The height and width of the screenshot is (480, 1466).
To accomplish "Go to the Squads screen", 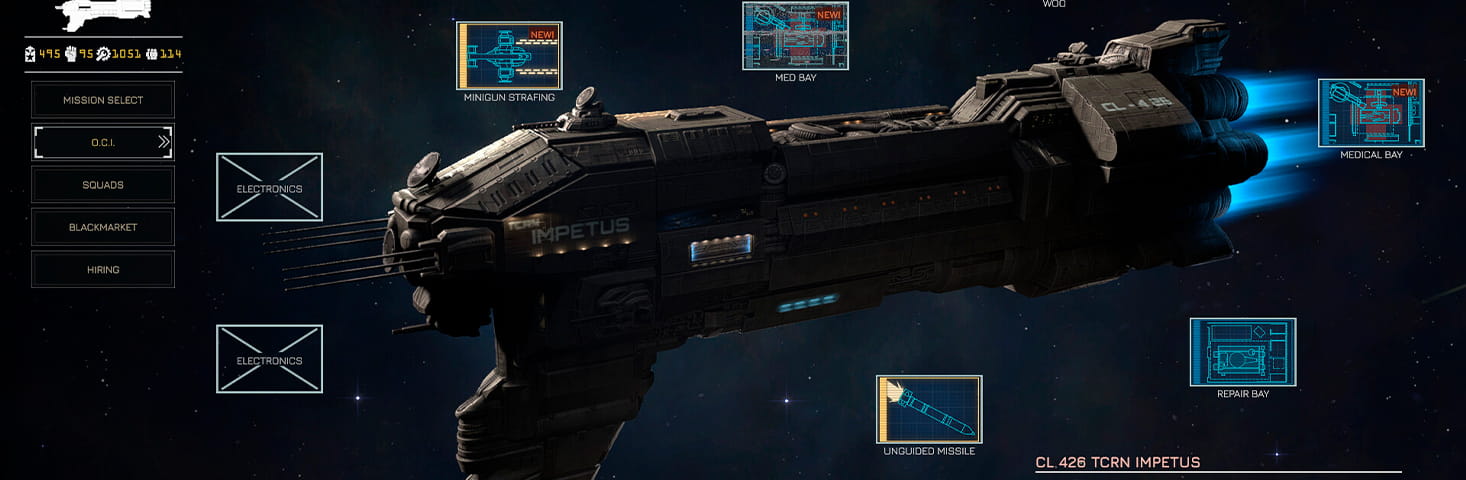I will point(103,185).
